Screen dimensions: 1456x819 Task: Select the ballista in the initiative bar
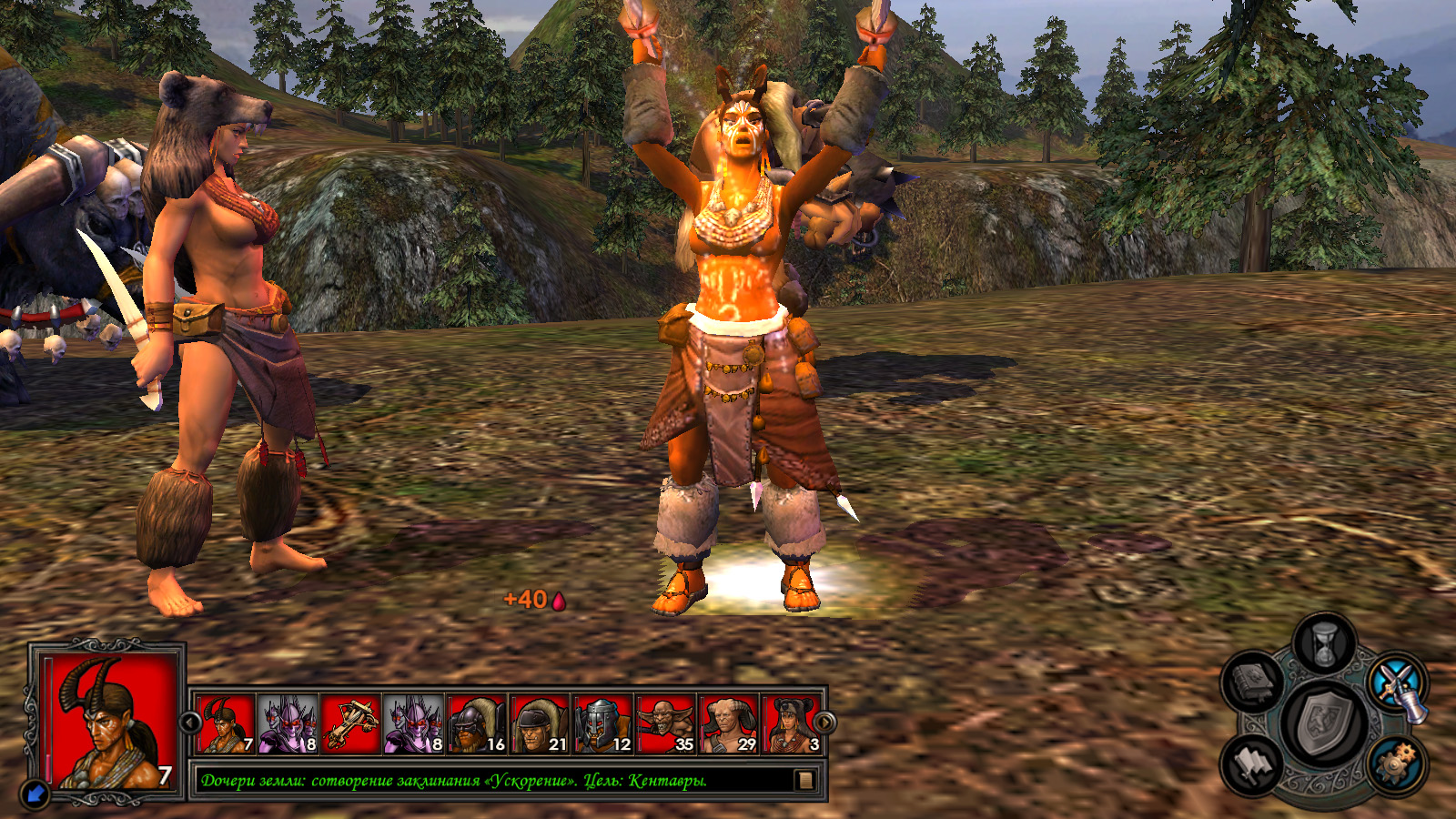pos(350,724)
